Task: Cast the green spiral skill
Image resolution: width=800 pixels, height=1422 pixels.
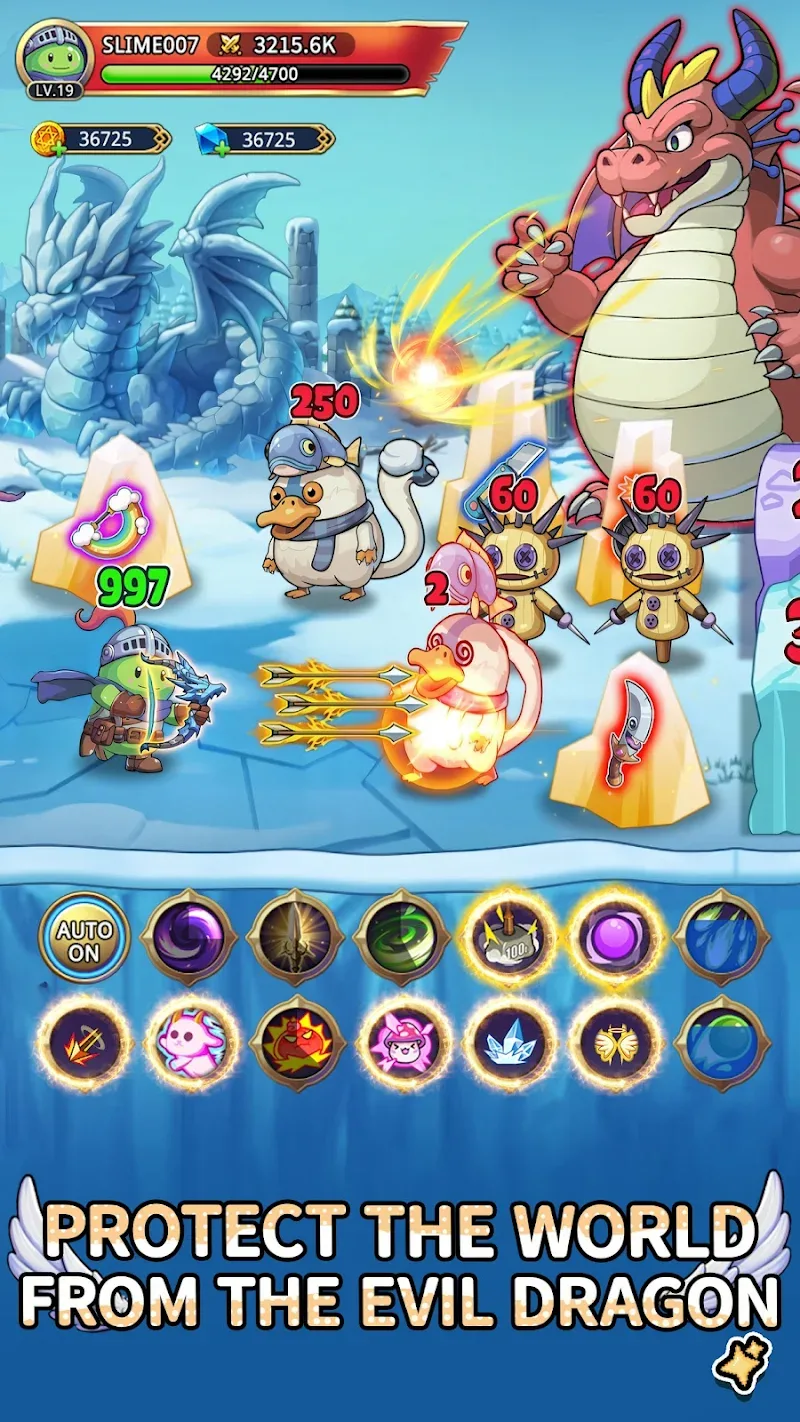Action: (x=402, y=940)
